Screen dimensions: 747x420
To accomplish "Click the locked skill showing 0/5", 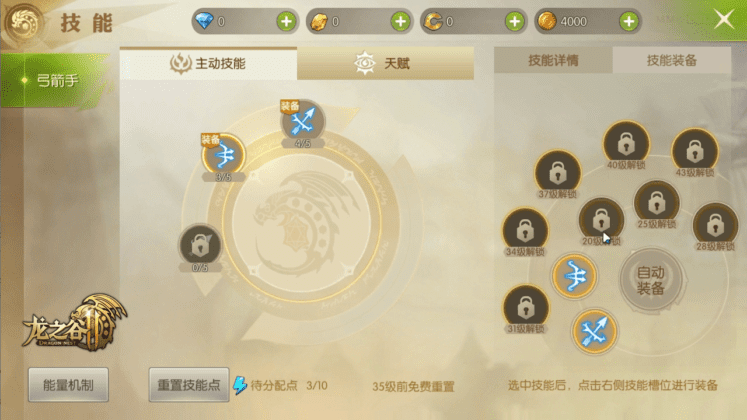I will [200, 245].
